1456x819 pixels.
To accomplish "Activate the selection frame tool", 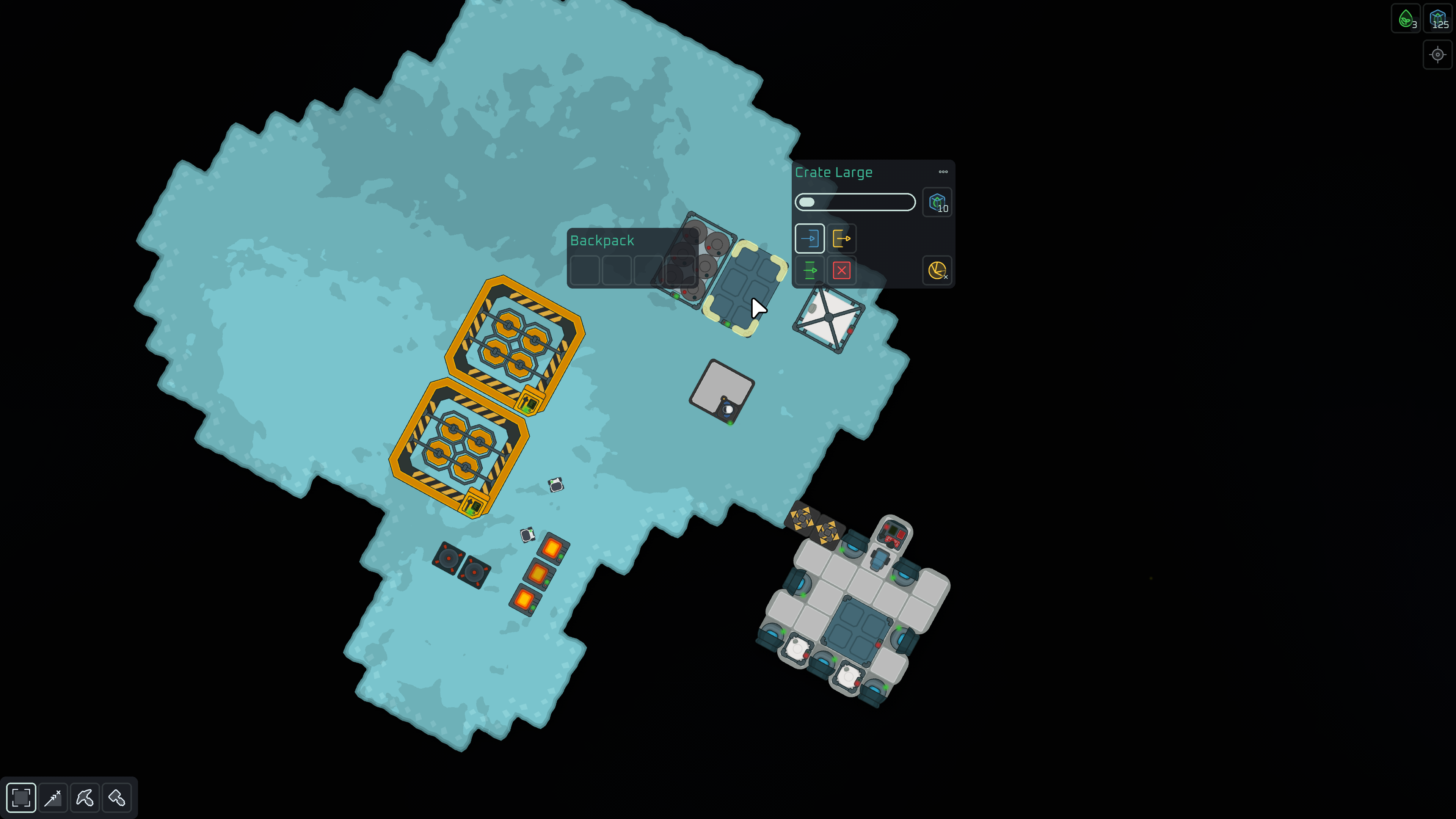I will tap(21, 797).
